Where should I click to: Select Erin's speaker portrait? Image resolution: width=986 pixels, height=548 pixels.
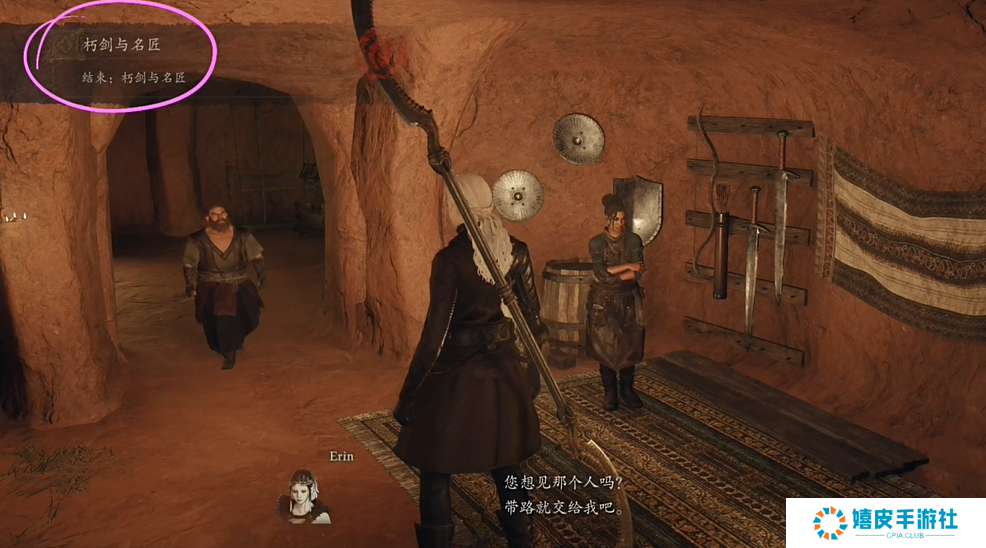[304, 497]
